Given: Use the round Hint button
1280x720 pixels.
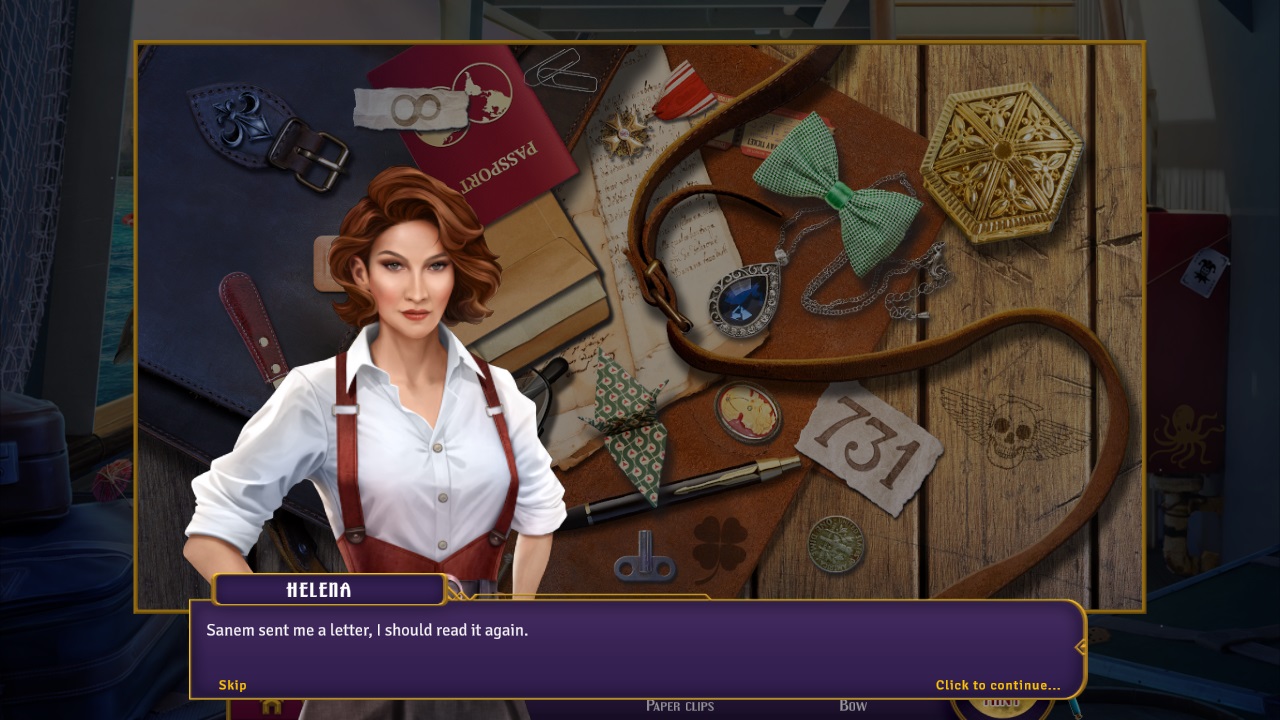Looking at the screenshot, I should pyautogui.click(x=1001, y=707).
